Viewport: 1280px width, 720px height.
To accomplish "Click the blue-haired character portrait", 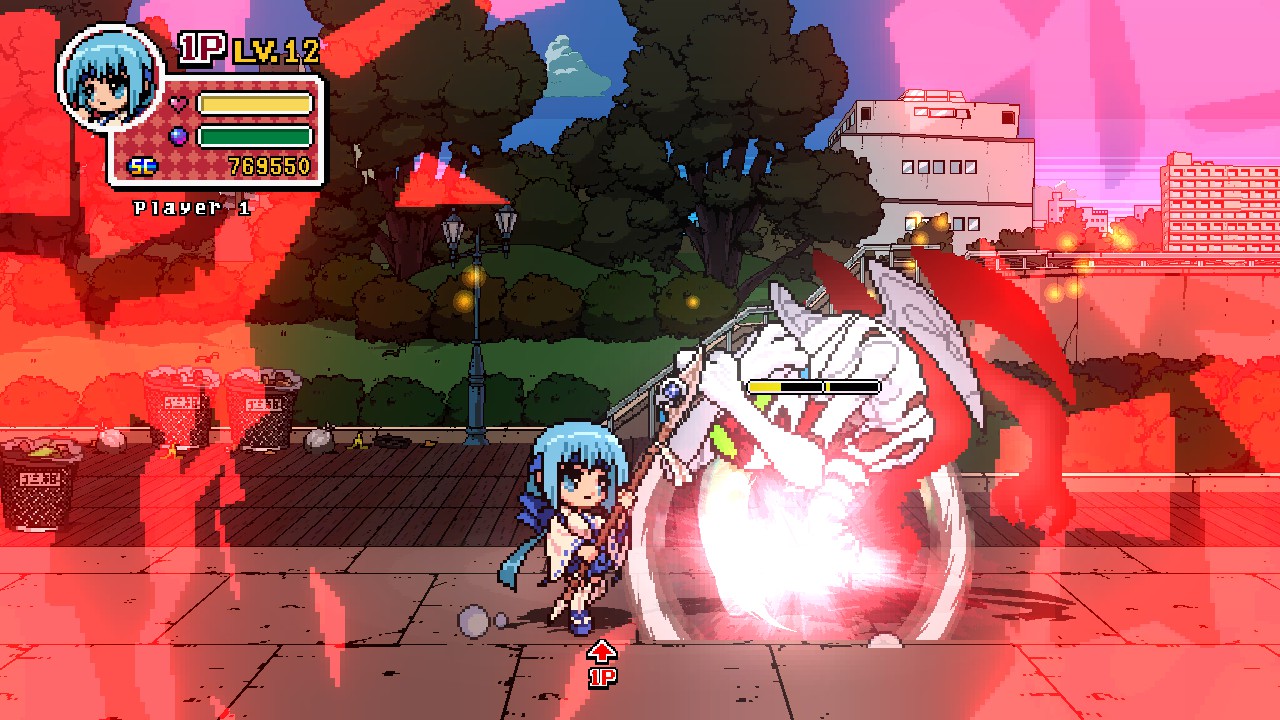I will tap(110, 77).
